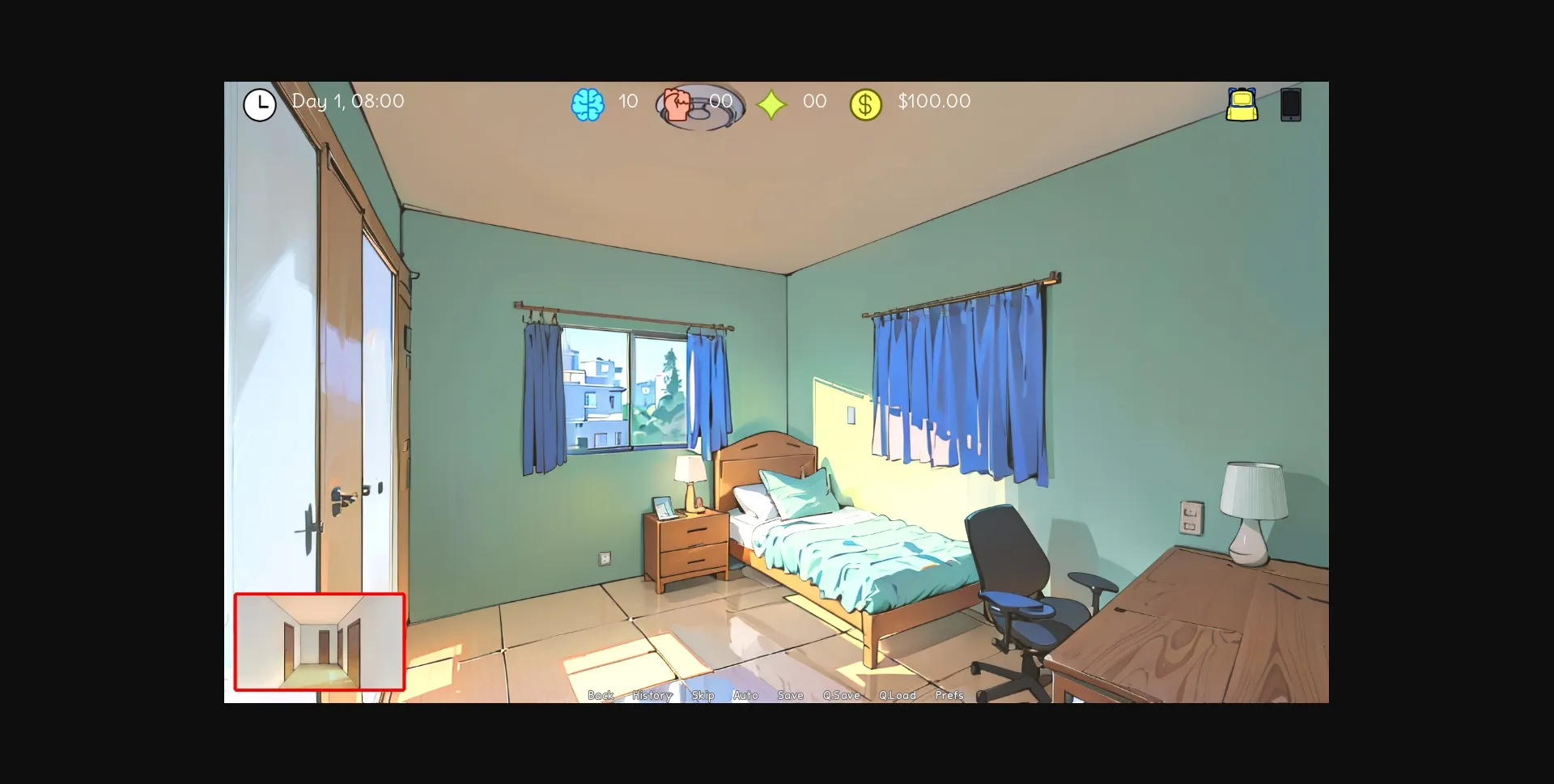Enable Auto text advance
Viewport: 1554px width, 784px height.
coord(745,694)
